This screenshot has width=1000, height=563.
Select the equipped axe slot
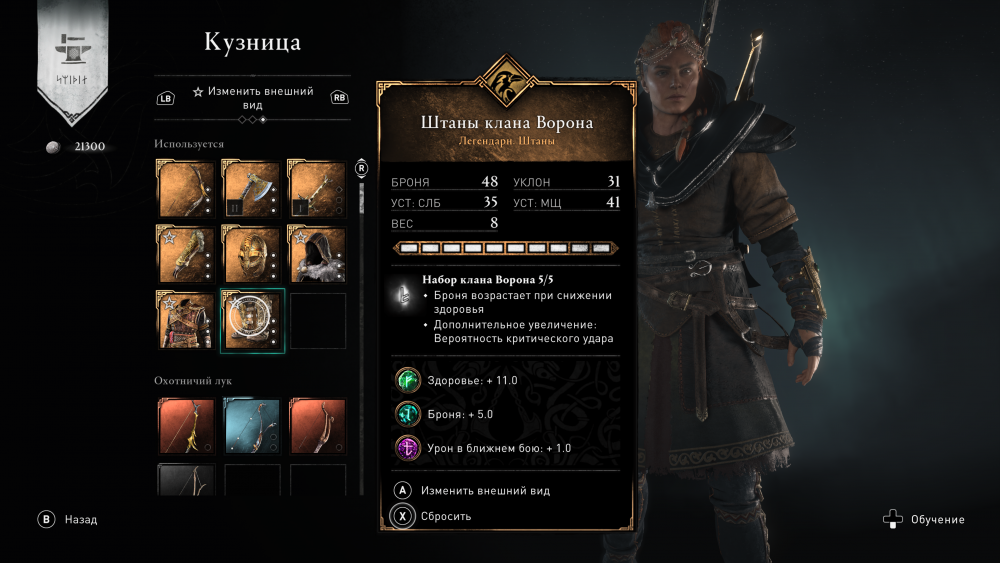(x=252, y=187)
